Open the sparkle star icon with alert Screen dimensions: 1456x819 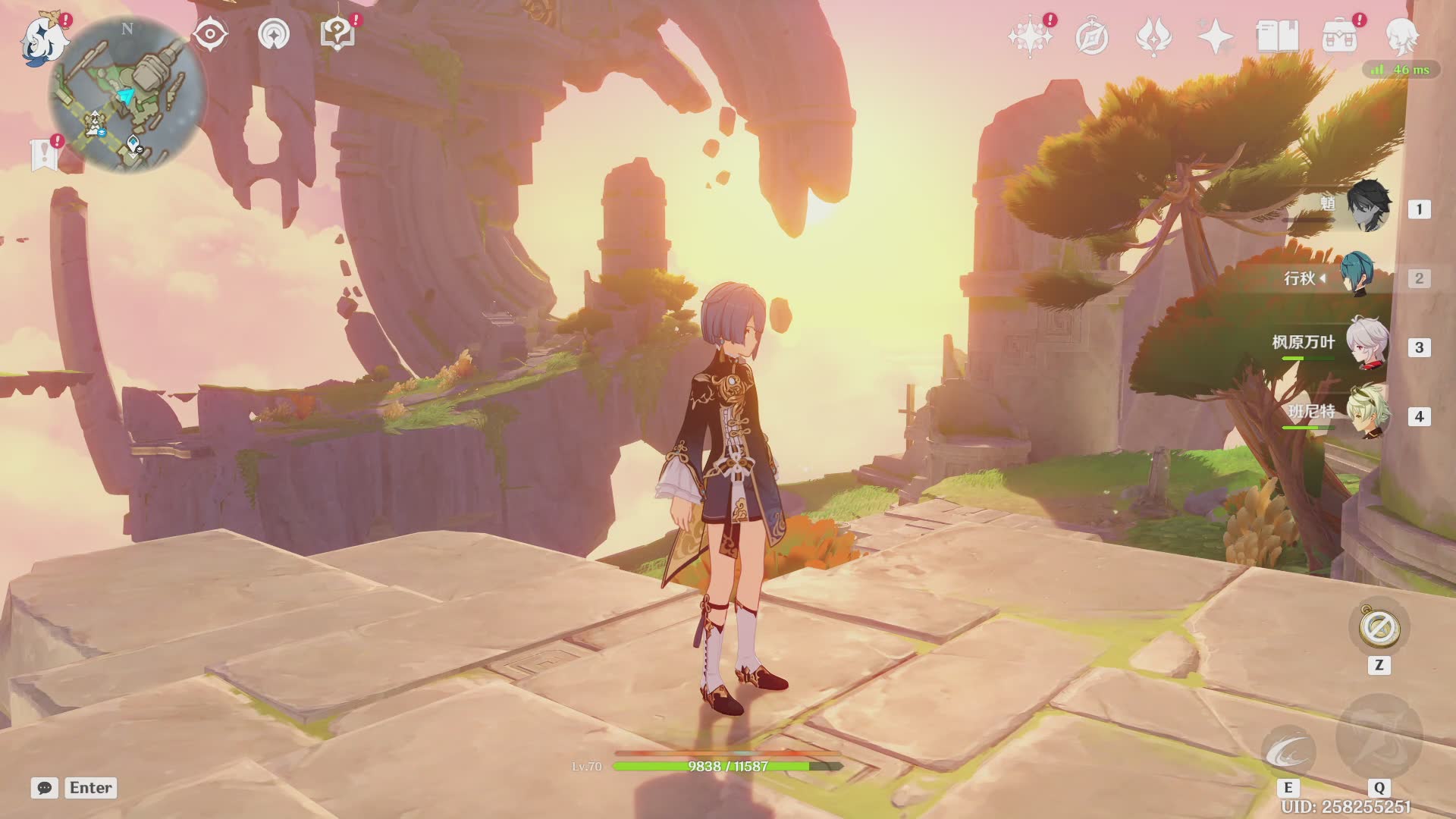coord(1029,36)
